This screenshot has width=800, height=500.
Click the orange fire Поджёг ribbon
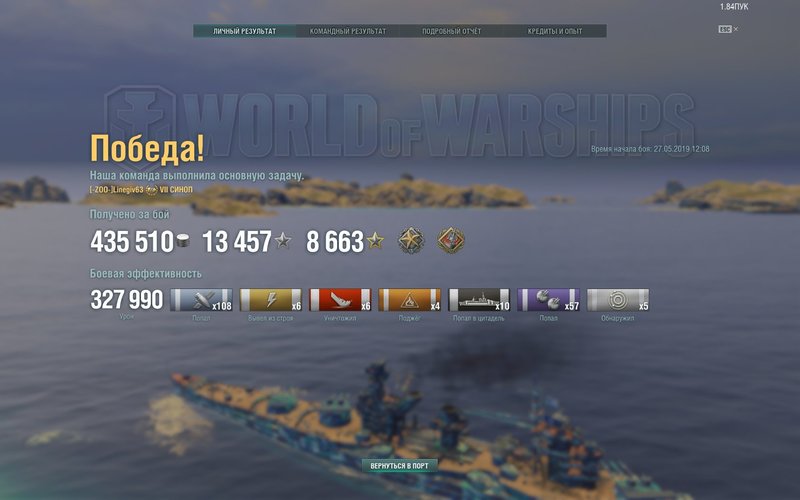(x=409, y=300)
